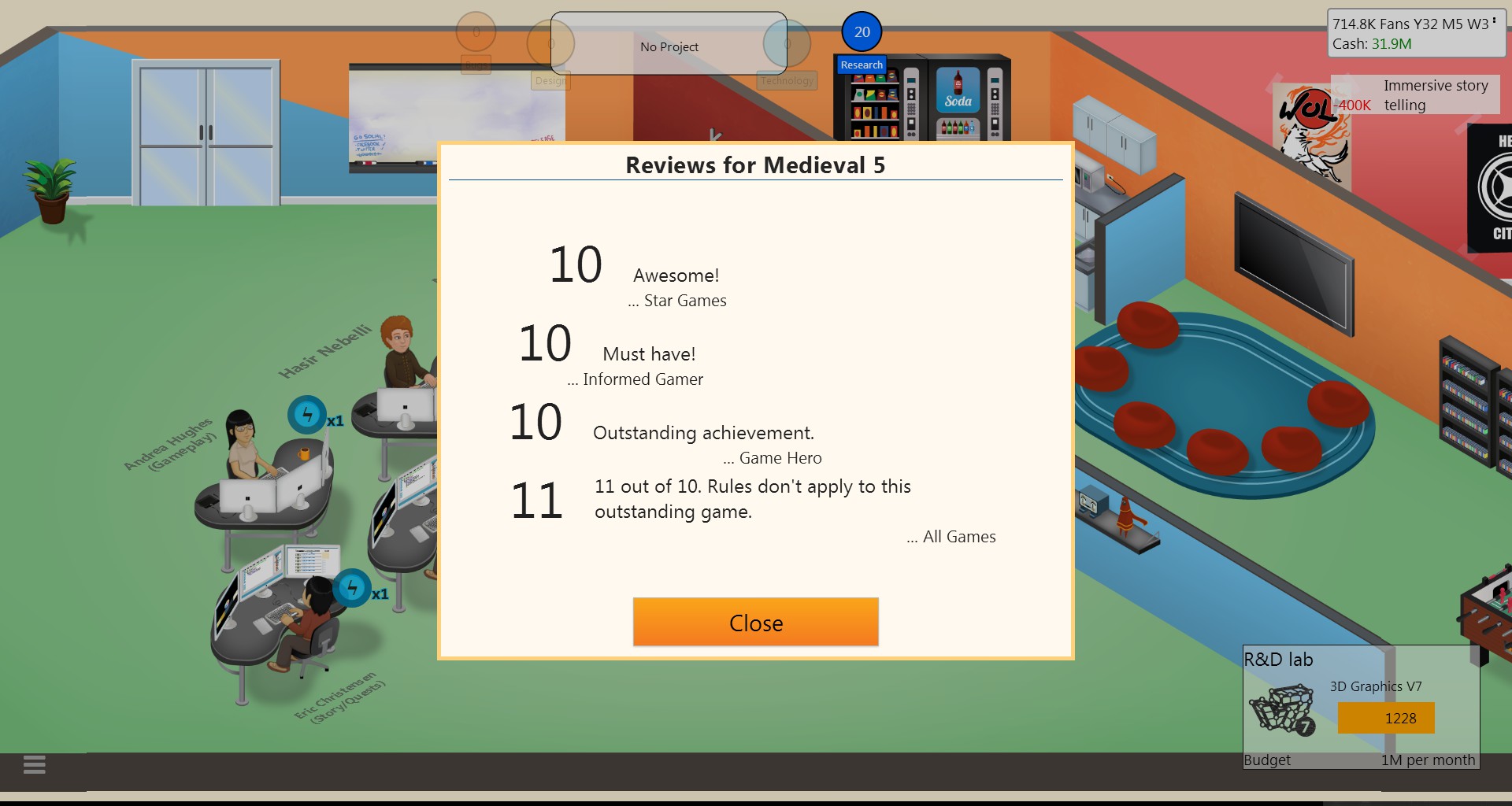Click the R&D lab panel header
This screenshot has width=1512, height=806.
(x=1277, y=660)
